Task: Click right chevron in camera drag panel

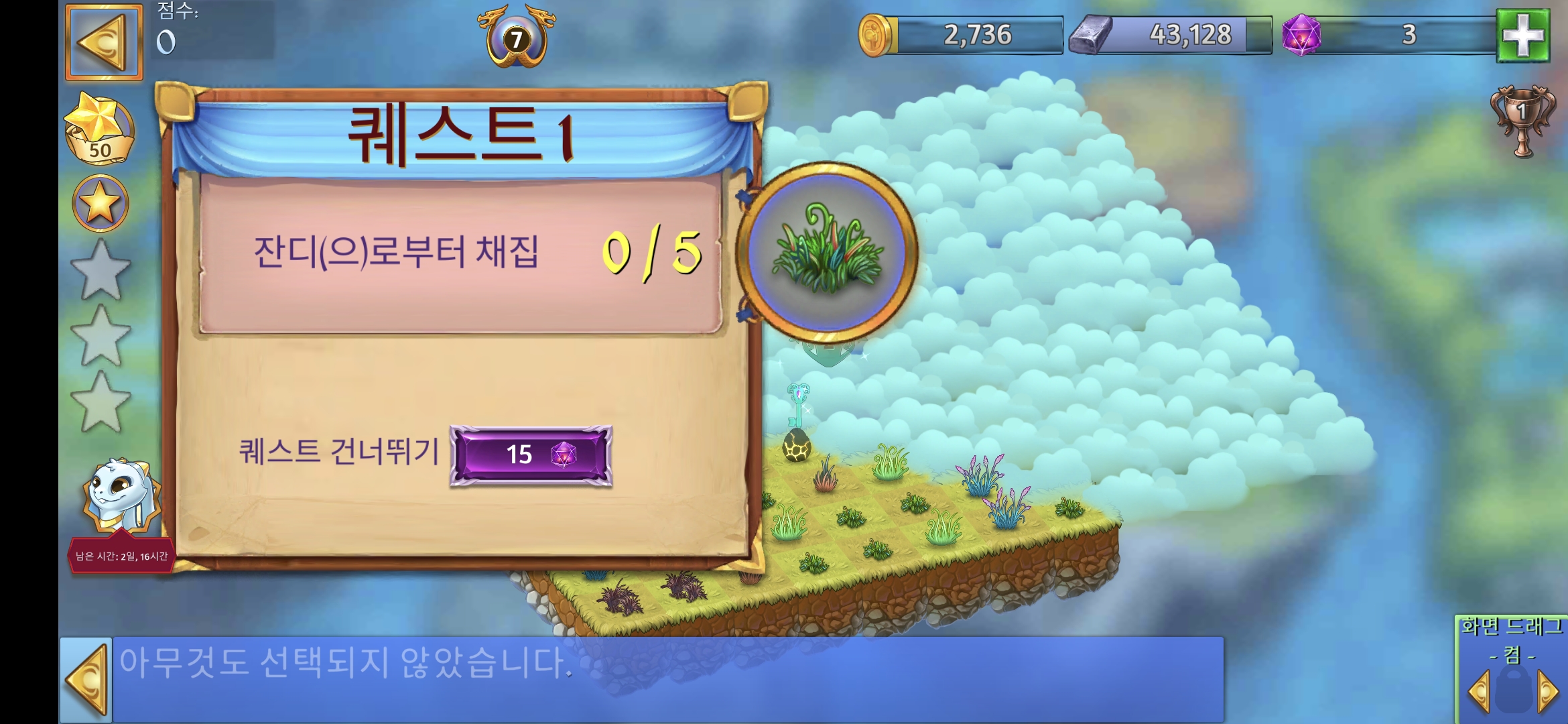Action: click(x=1549, y=692)
